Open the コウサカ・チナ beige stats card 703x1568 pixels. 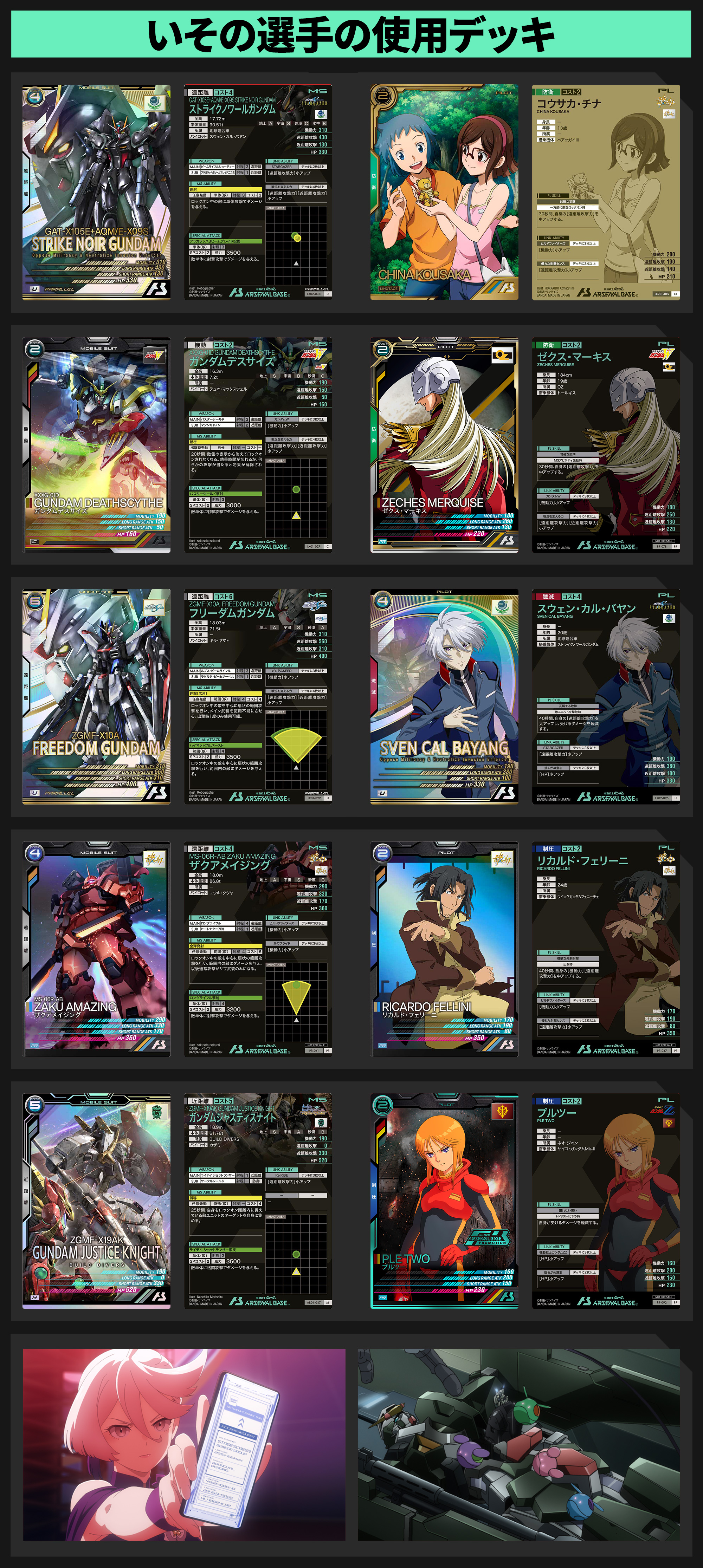[x=606, y=192]
